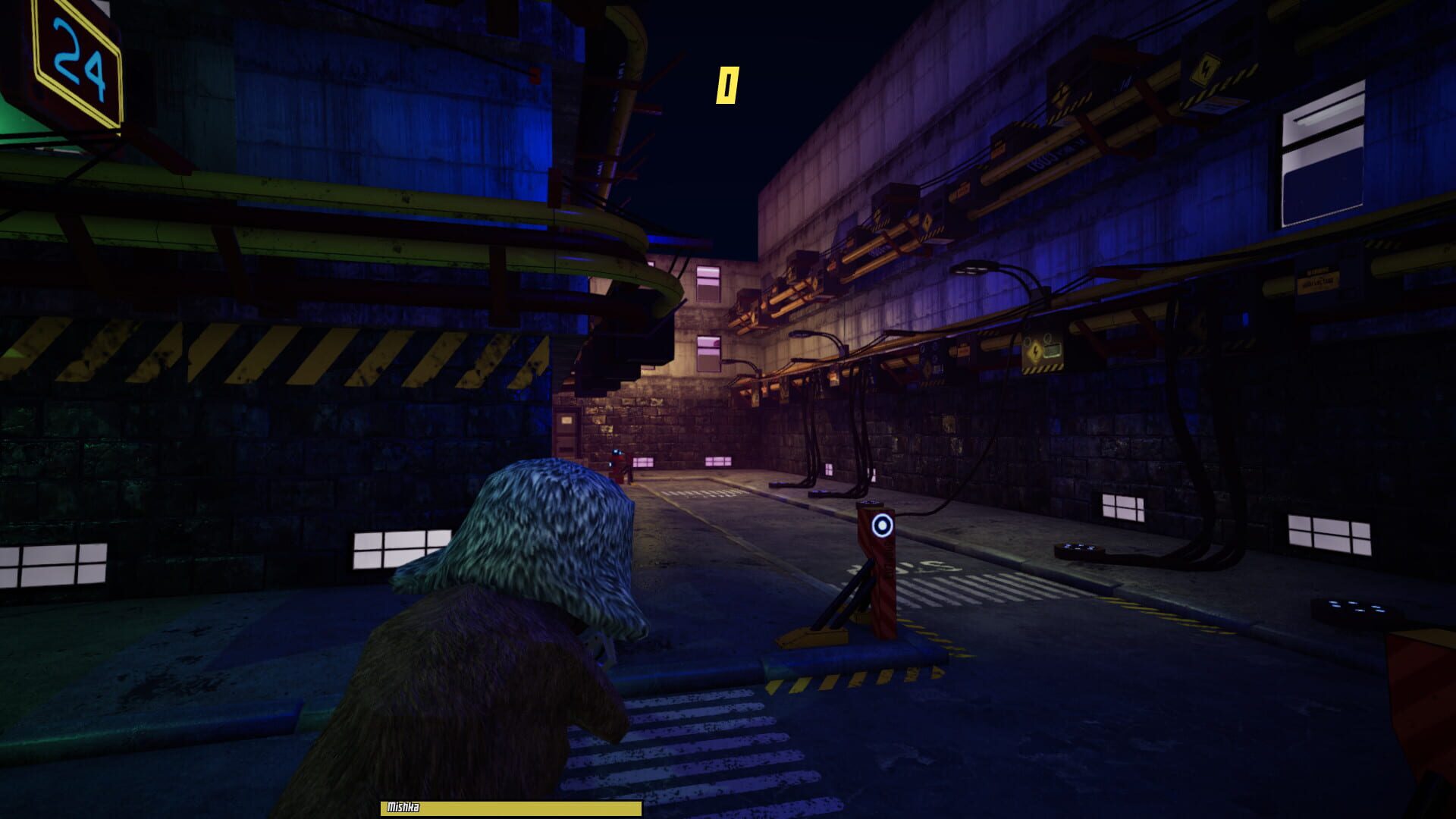This screenshot has width=1456, height=819.
Task: Select the glowing white circle on the red bollard
Action: tap(882, 526)
